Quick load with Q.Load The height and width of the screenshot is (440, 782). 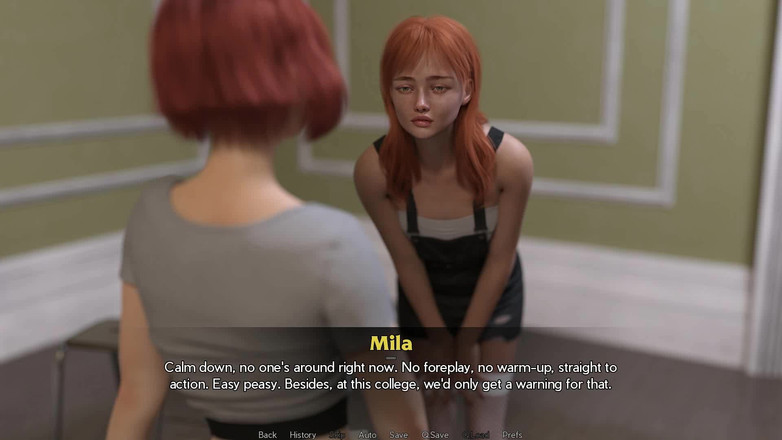(x=475, y=435)
